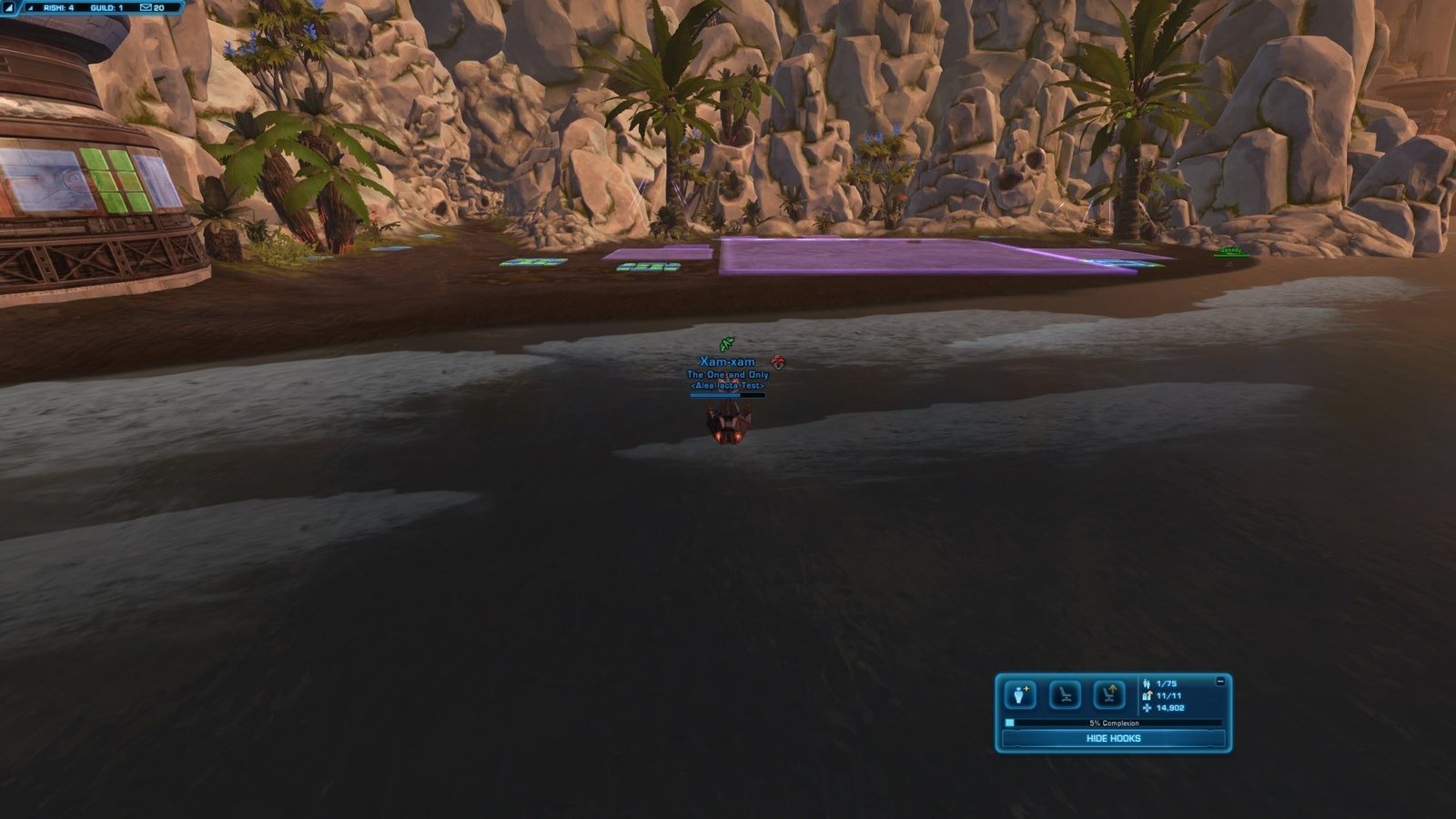Show players on Rishi
Viewport: 1456px width, 819px height.
[58, 7]
